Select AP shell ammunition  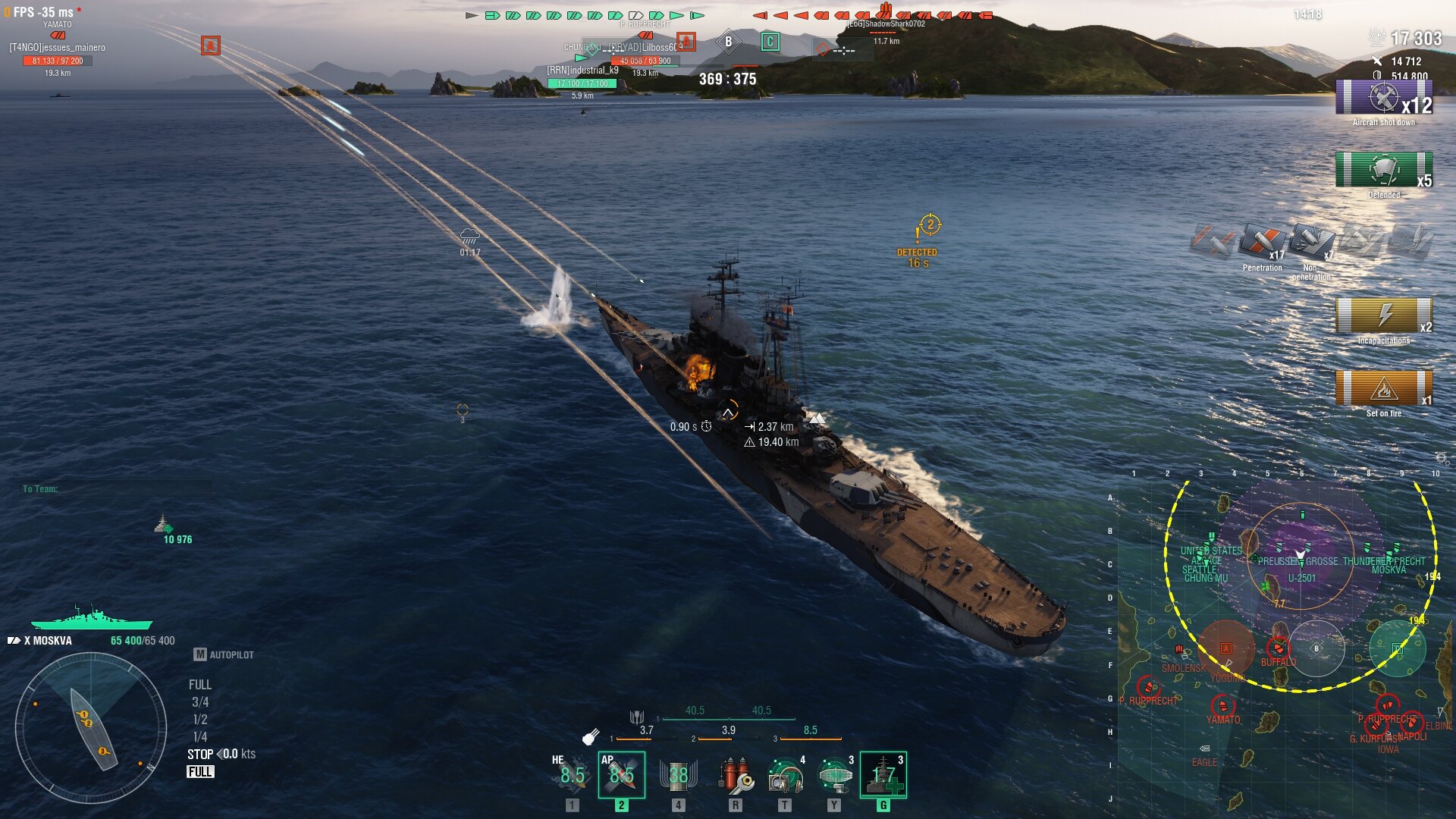(621, 774)
